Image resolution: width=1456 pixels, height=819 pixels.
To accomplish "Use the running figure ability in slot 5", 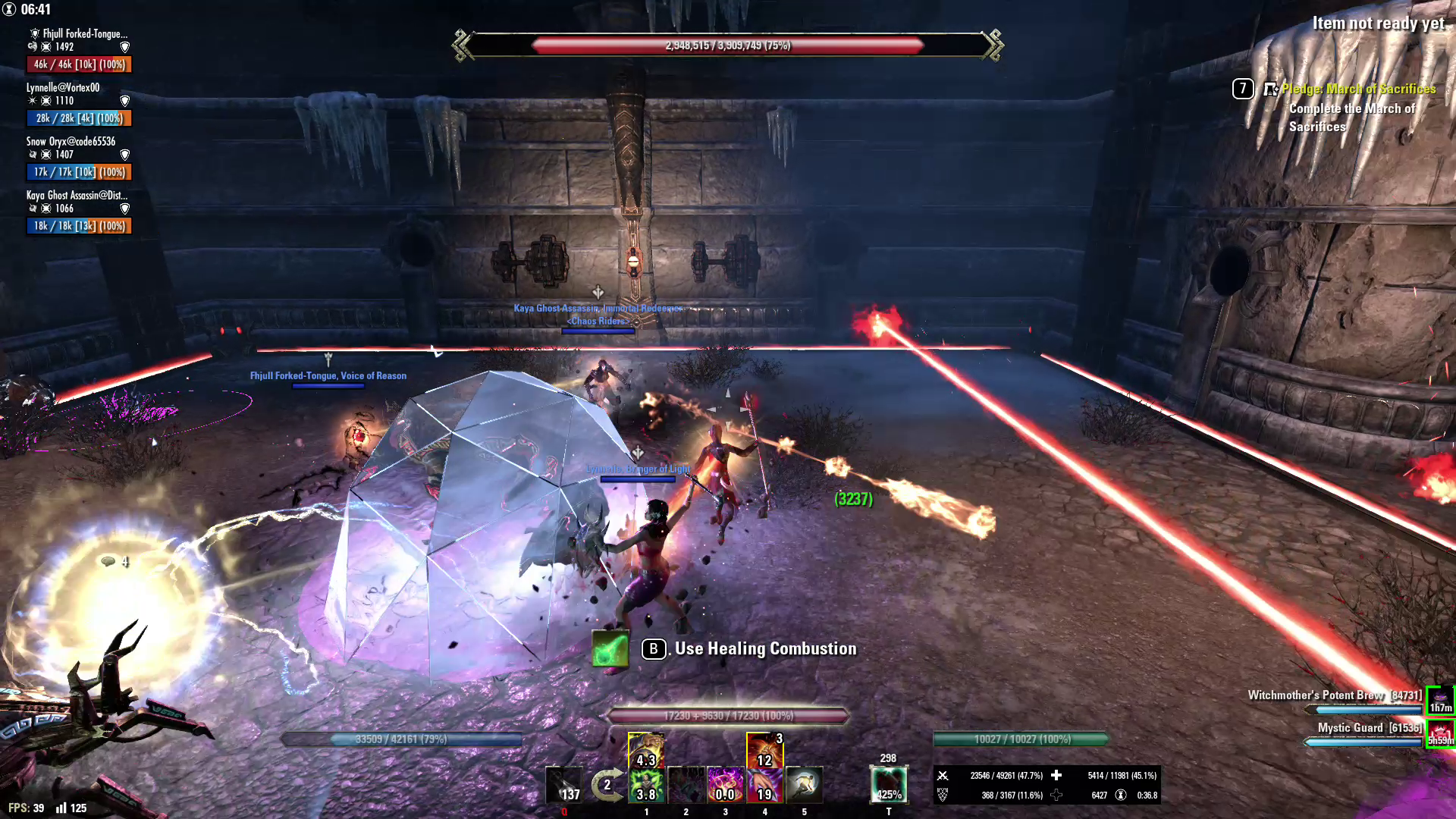I will click(x=805, y=785).
